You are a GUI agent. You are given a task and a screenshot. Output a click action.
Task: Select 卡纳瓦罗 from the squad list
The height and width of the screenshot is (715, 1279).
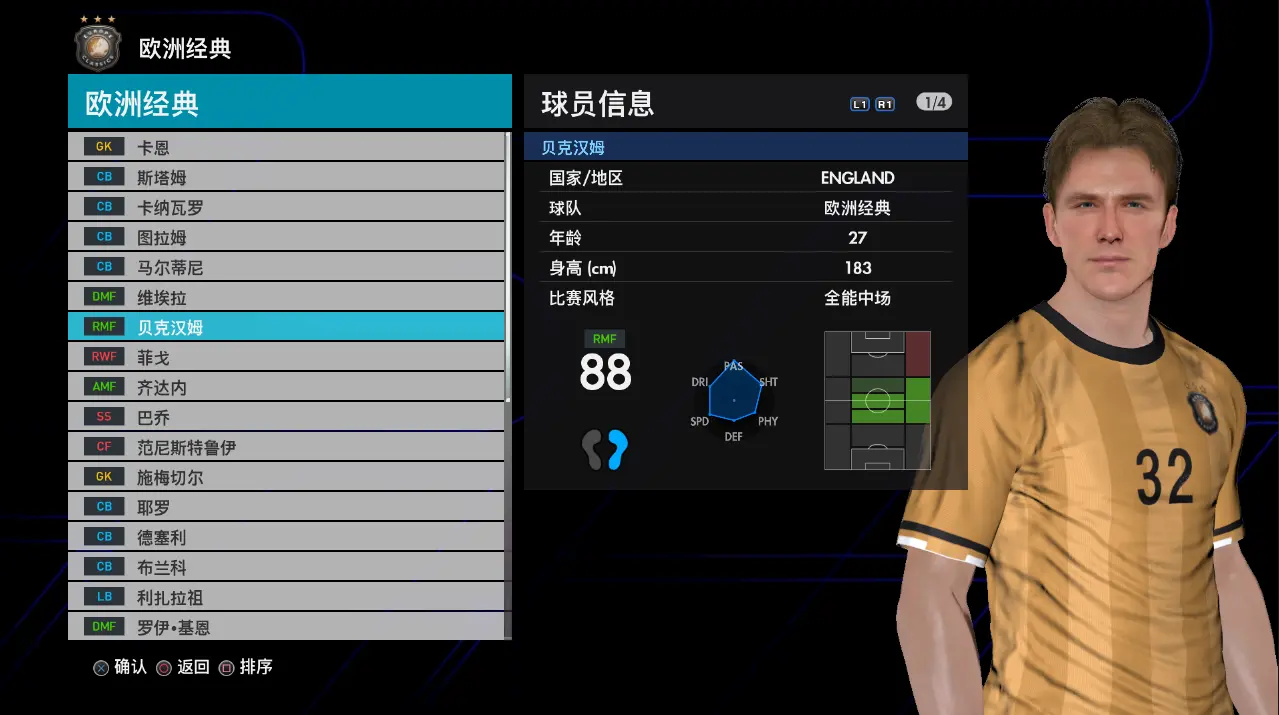tap(286, 207)
